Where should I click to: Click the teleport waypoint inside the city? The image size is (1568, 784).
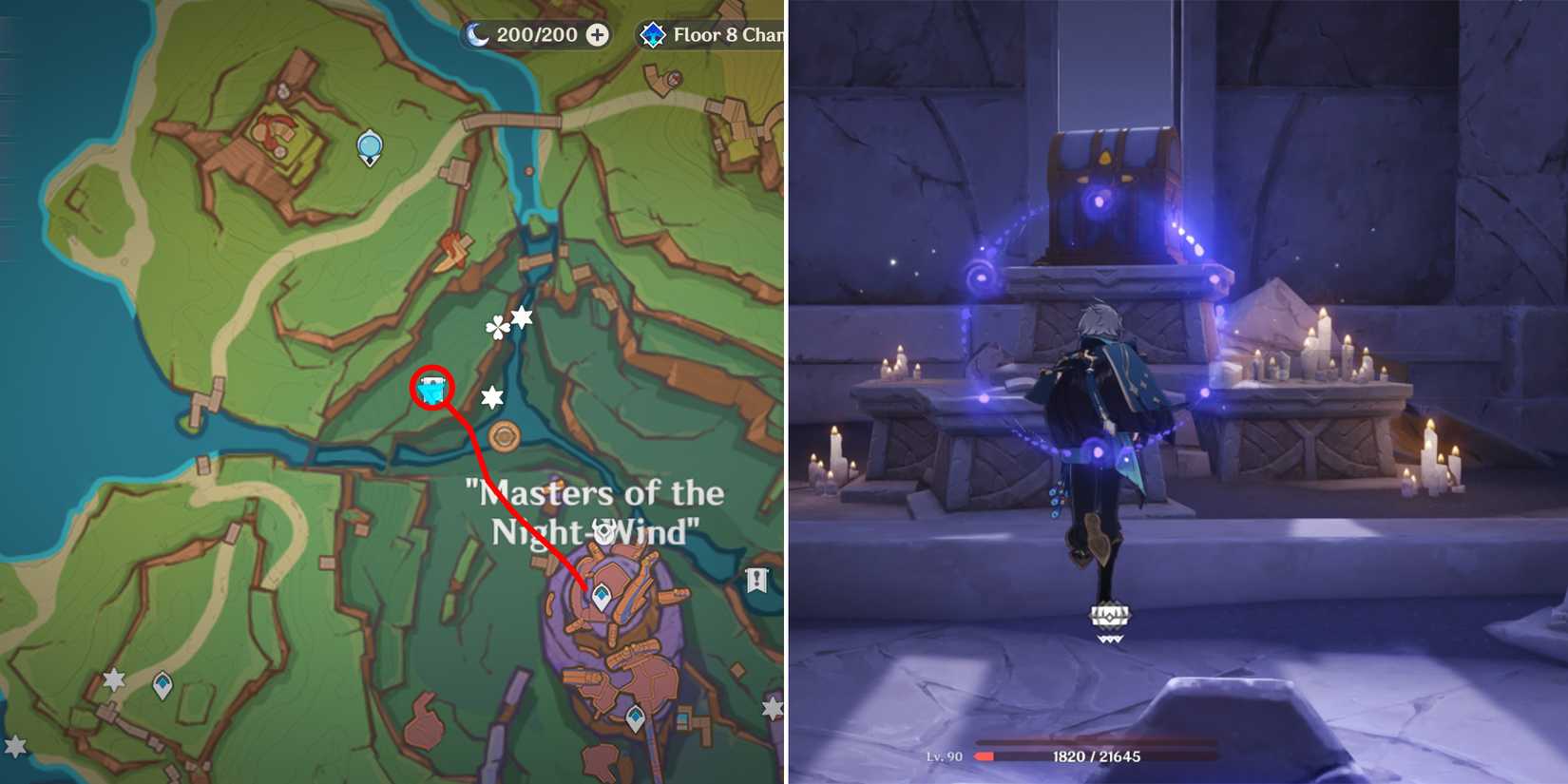[x=601, y=594]
